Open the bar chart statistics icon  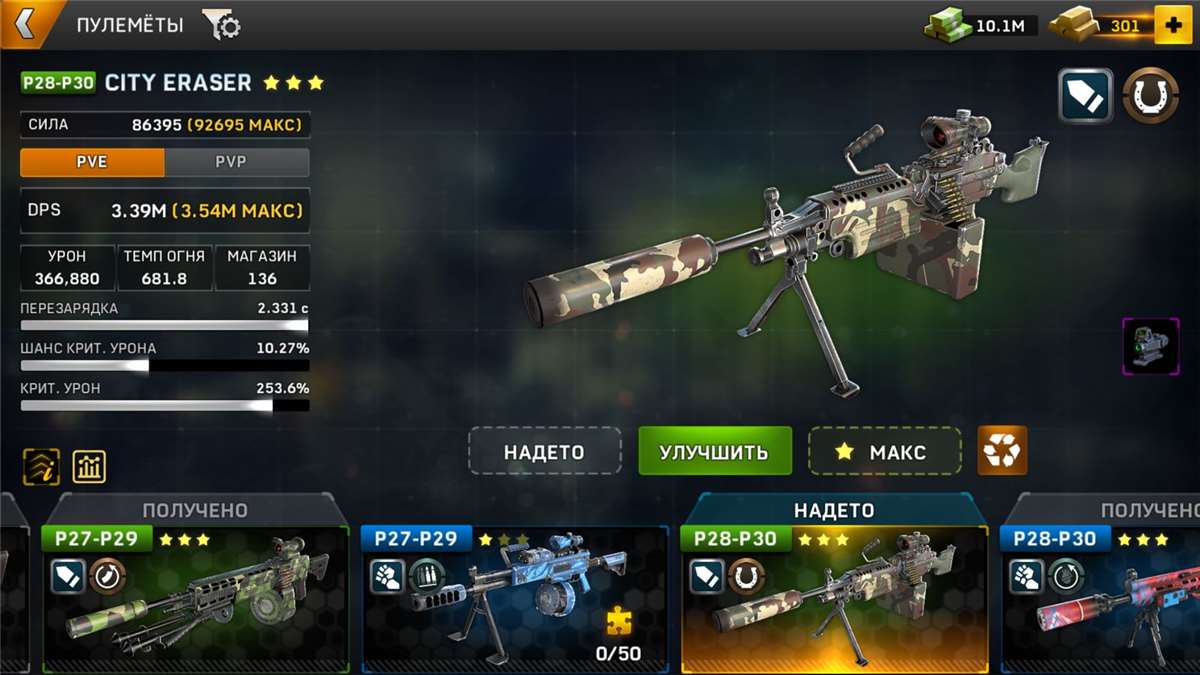[89, 466]
